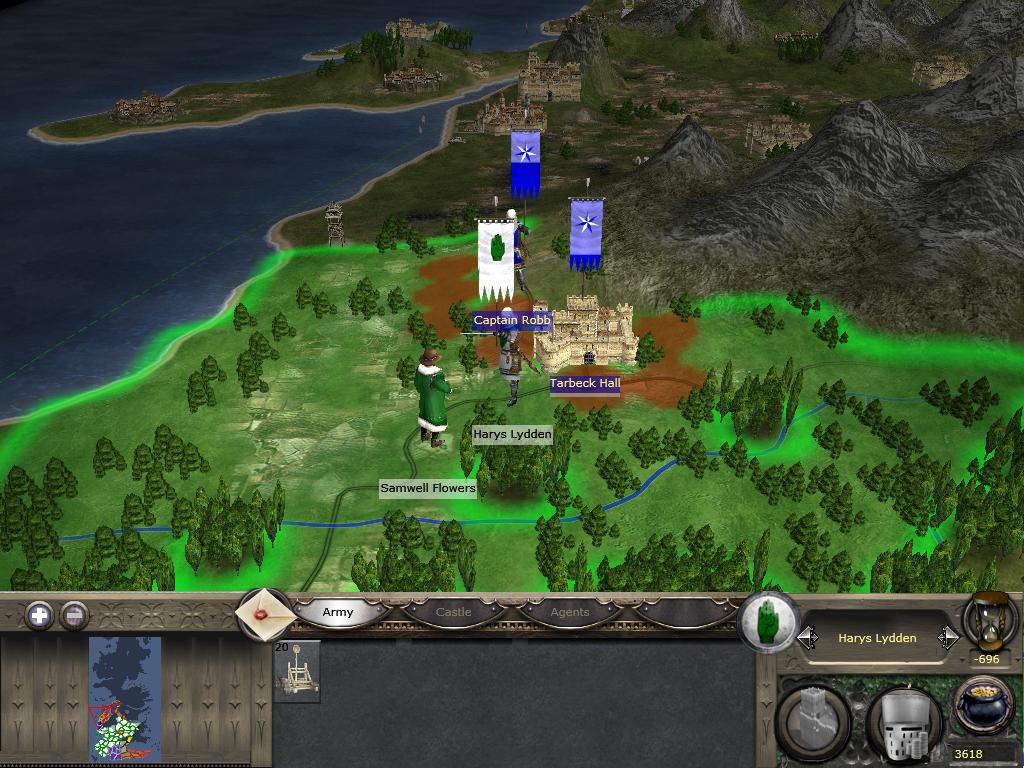Switch to the Army tab
This screenshot has width=1024, height=768.
click(338, 612)
